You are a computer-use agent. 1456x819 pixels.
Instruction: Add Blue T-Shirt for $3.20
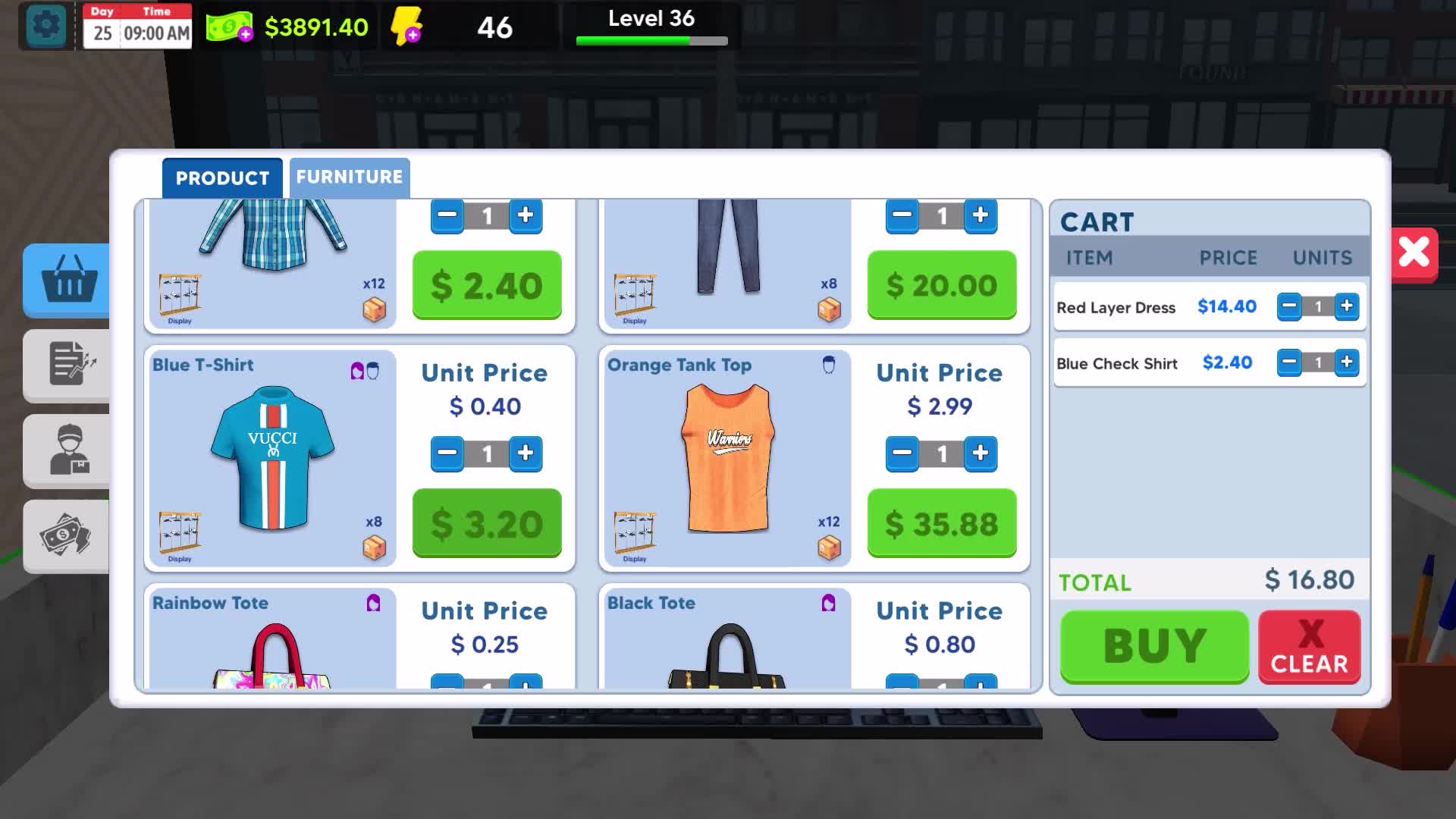(487, 523)
